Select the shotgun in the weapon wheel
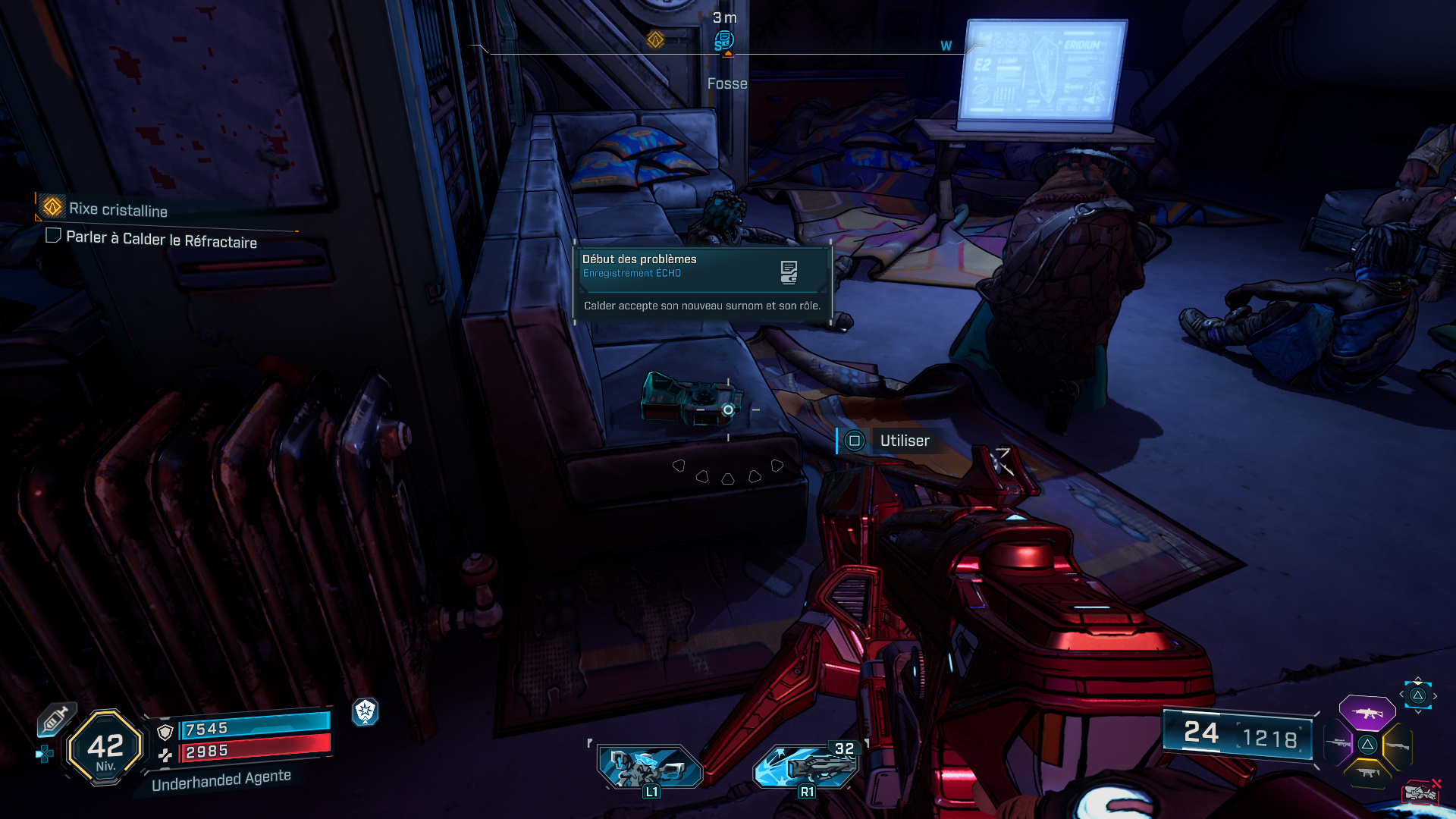This screenshot has height=819, width=1456. 1398,745
